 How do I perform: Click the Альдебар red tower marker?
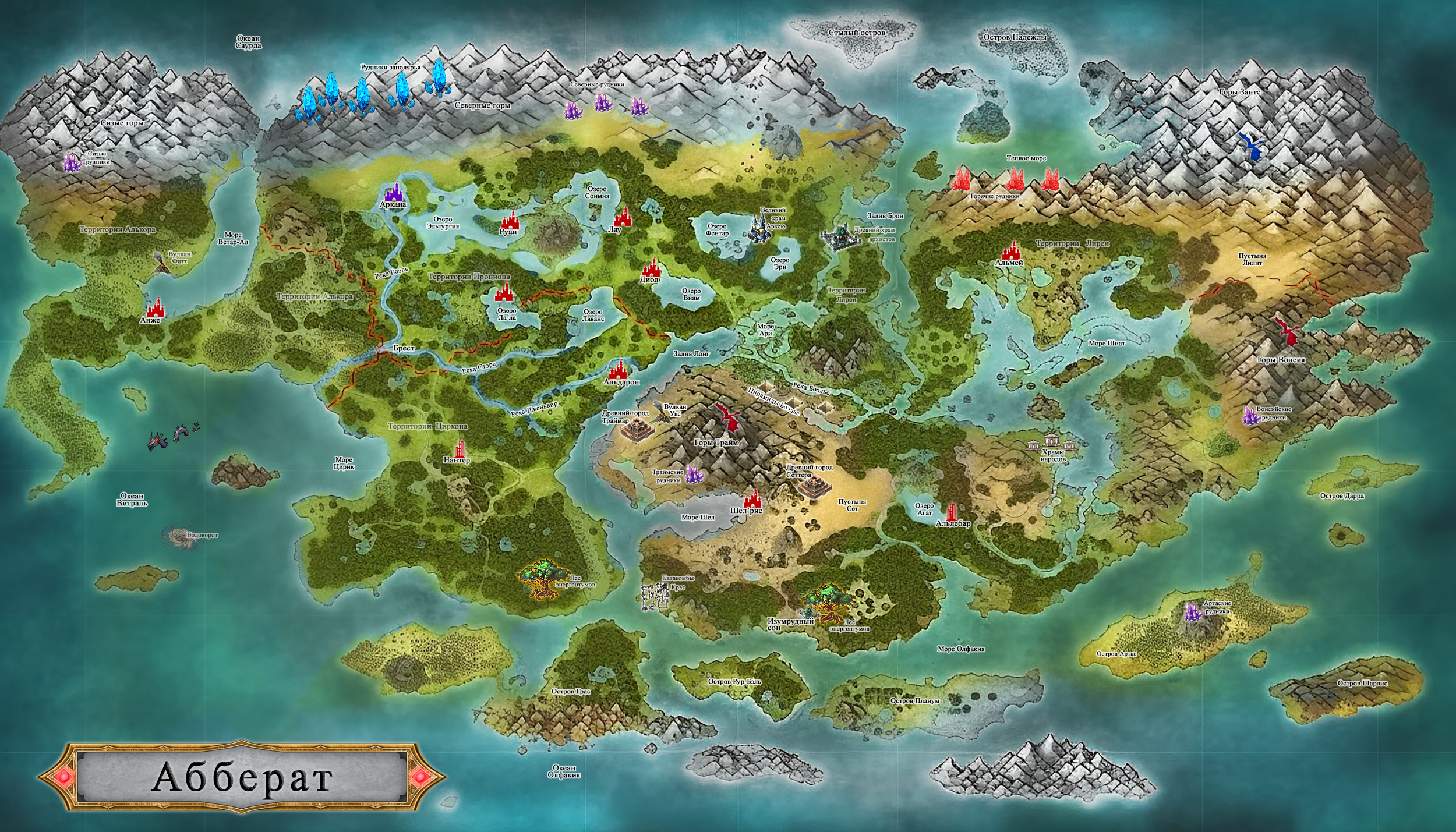click(952, 512)
